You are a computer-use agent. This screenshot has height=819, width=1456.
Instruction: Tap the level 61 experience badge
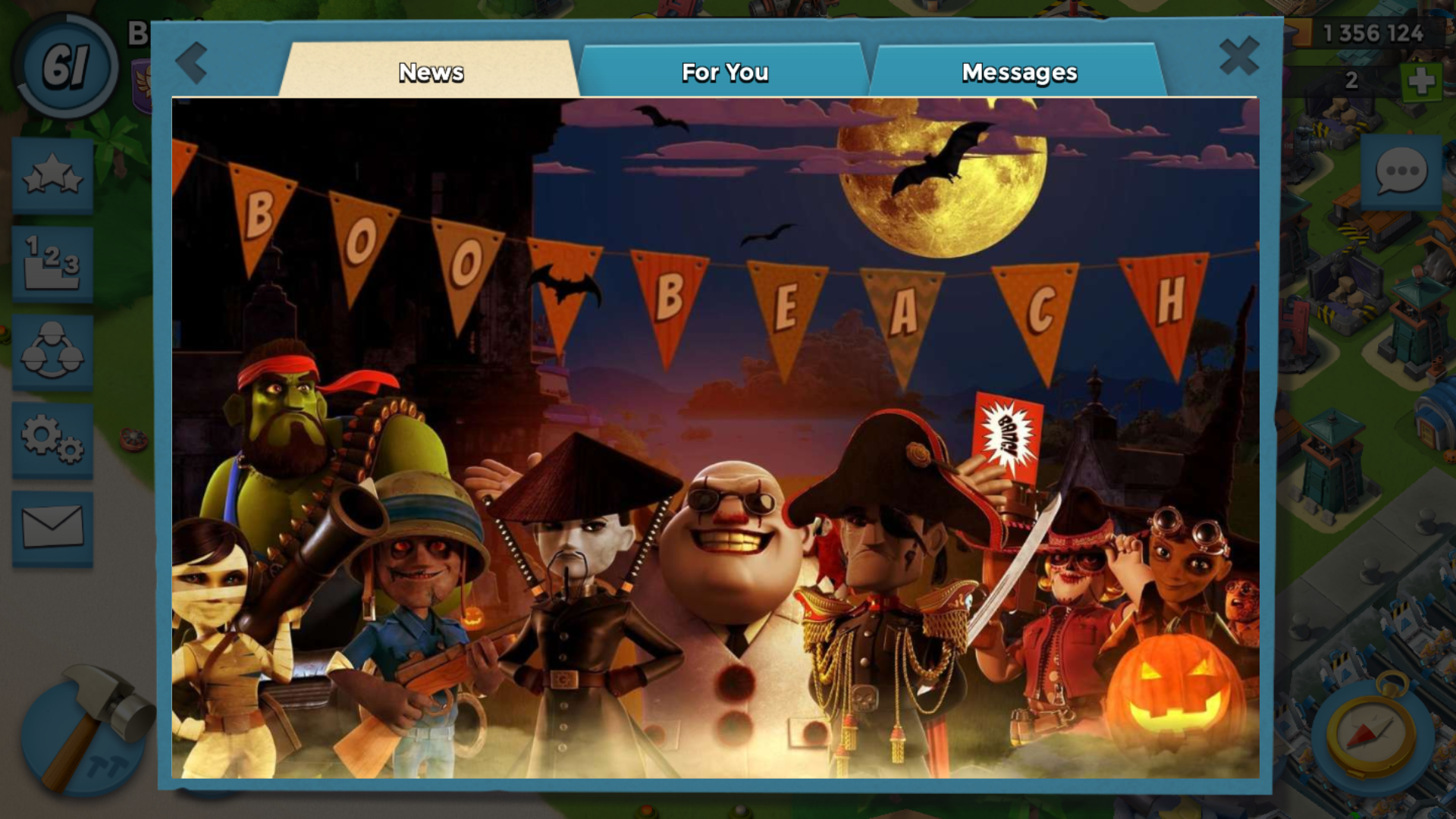66,66
